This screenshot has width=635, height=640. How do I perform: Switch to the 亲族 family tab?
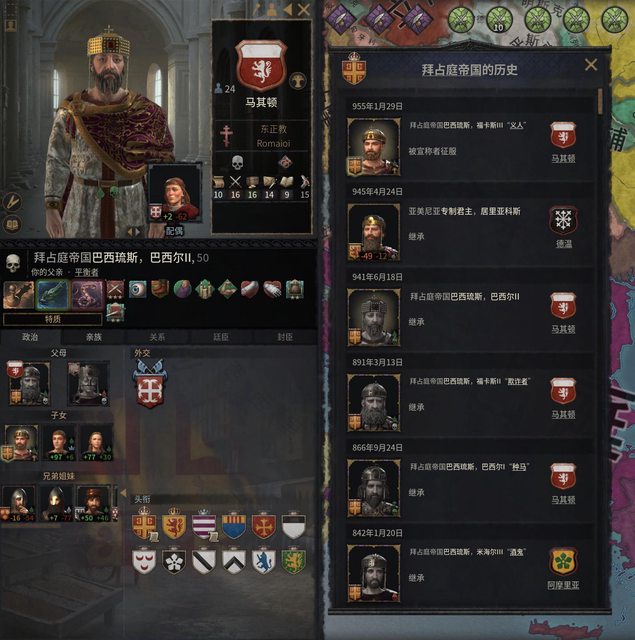tap(93, 337)
